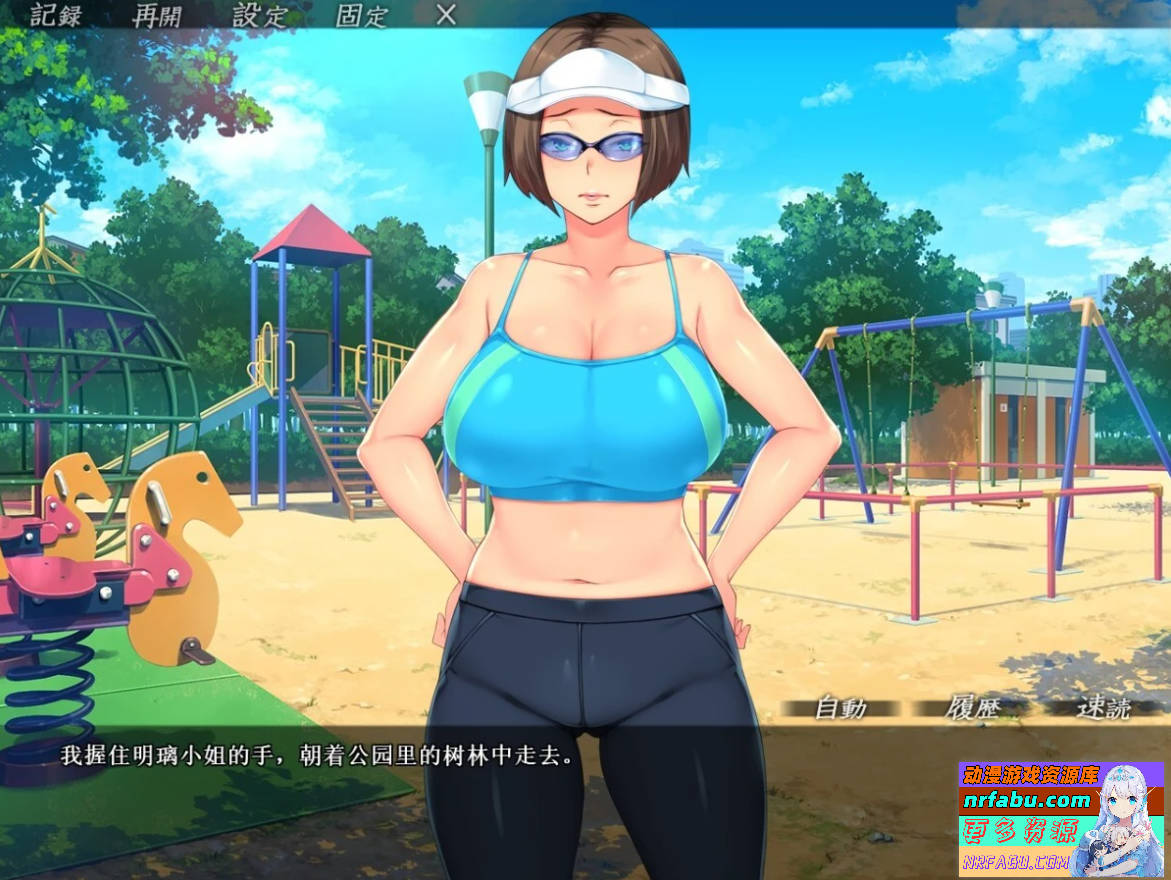Enable 自動 auto-advance mode

[840, 708]
